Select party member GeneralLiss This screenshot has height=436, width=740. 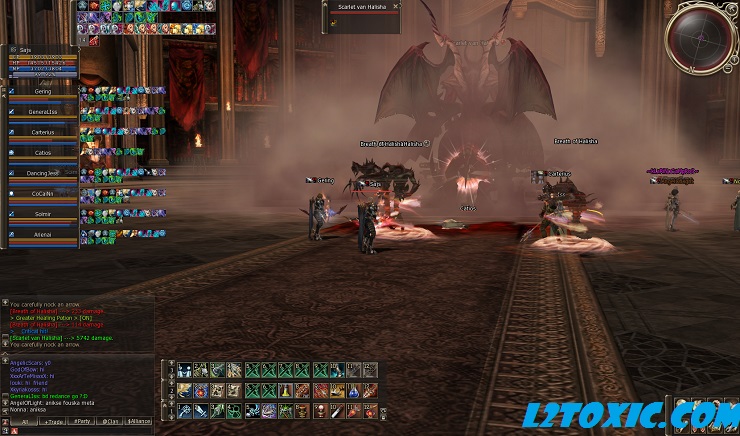click(42, 112)
